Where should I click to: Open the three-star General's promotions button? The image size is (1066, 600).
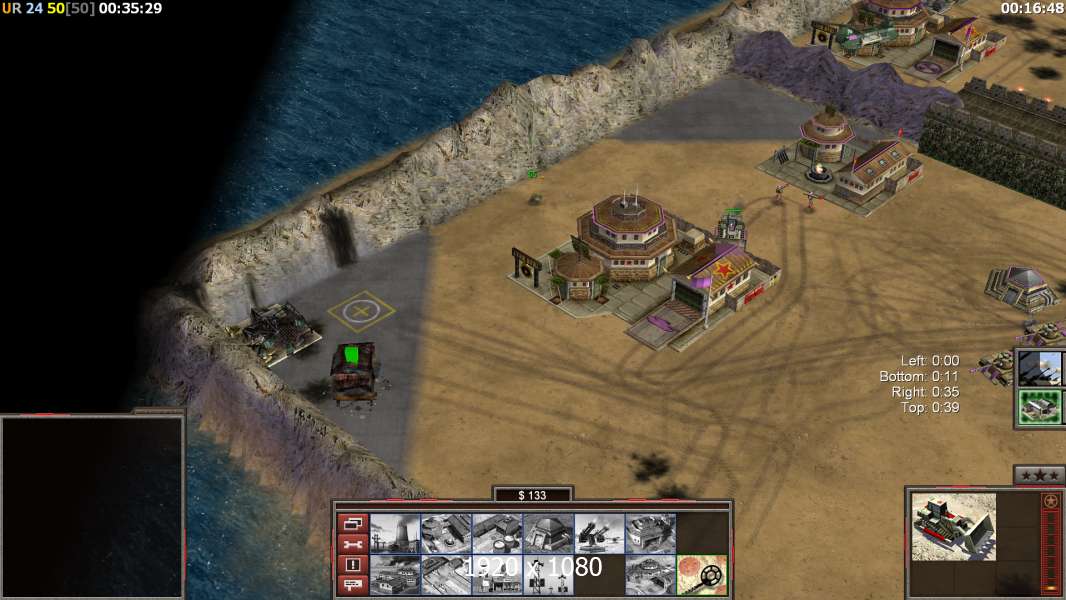[x=1038, y=475]
